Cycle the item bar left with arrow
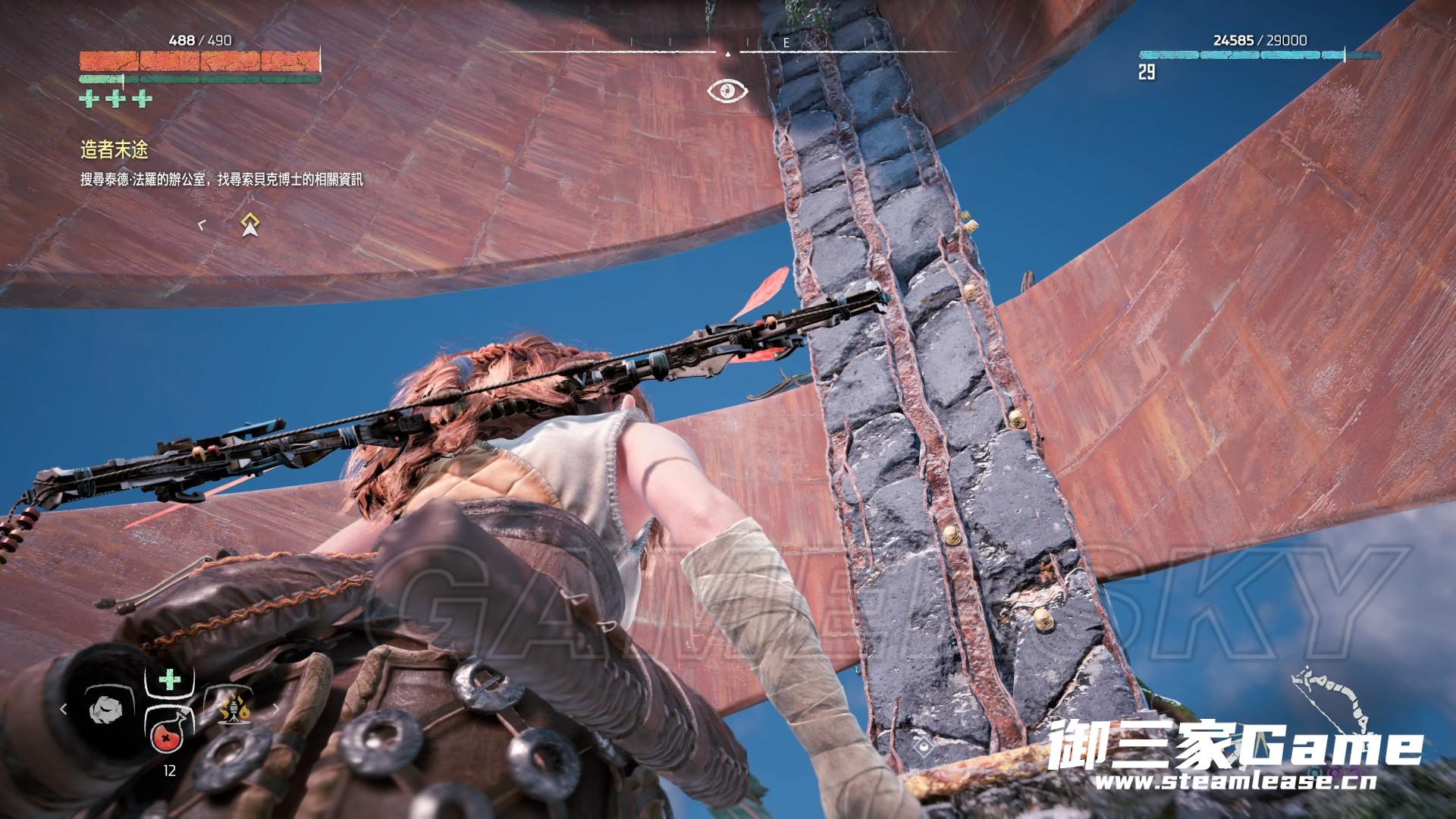 pyautogui.click(x=64, y=709)
